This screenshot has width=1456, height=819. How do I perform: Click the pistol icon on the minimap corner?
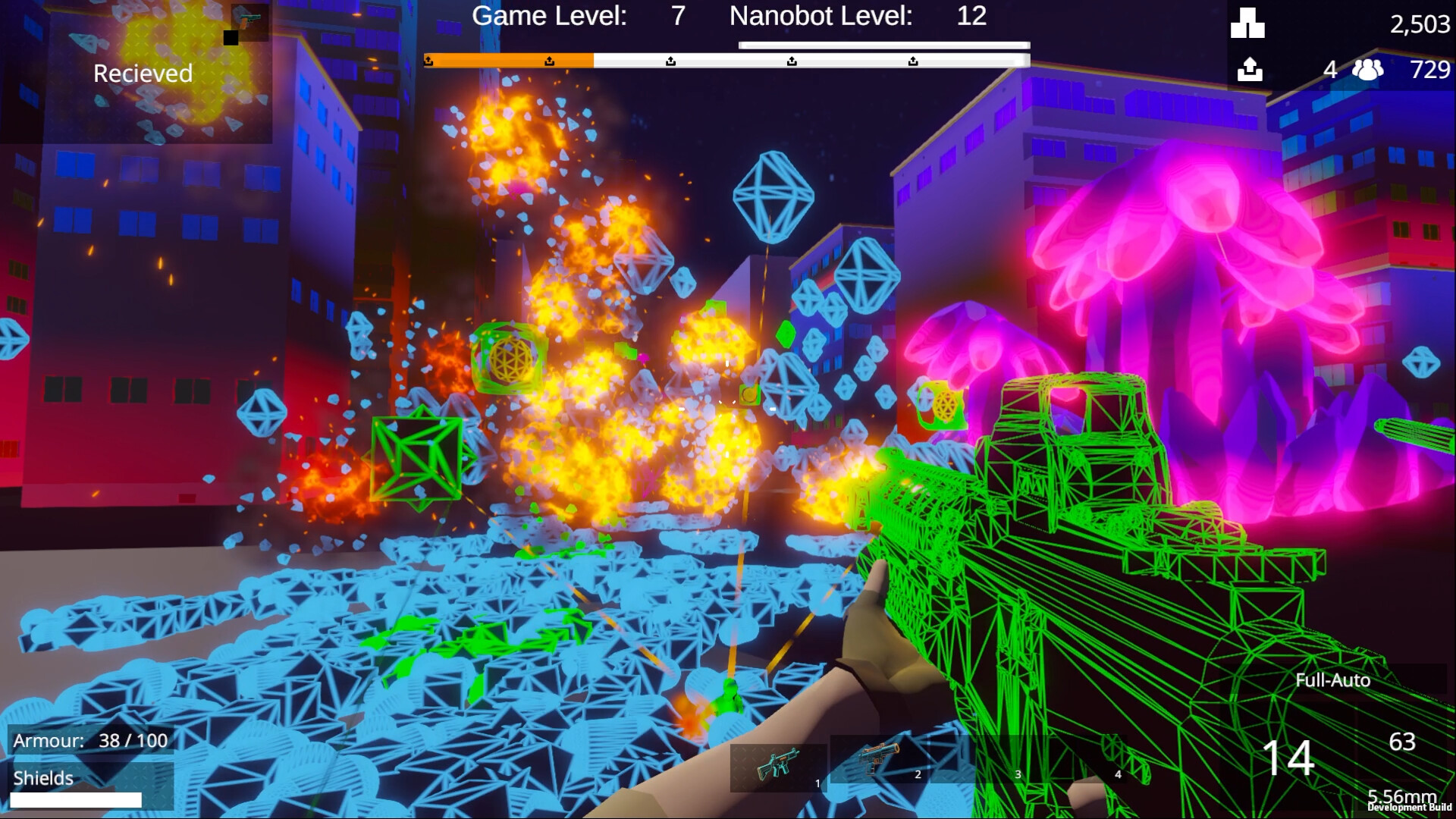pos(250,19)
